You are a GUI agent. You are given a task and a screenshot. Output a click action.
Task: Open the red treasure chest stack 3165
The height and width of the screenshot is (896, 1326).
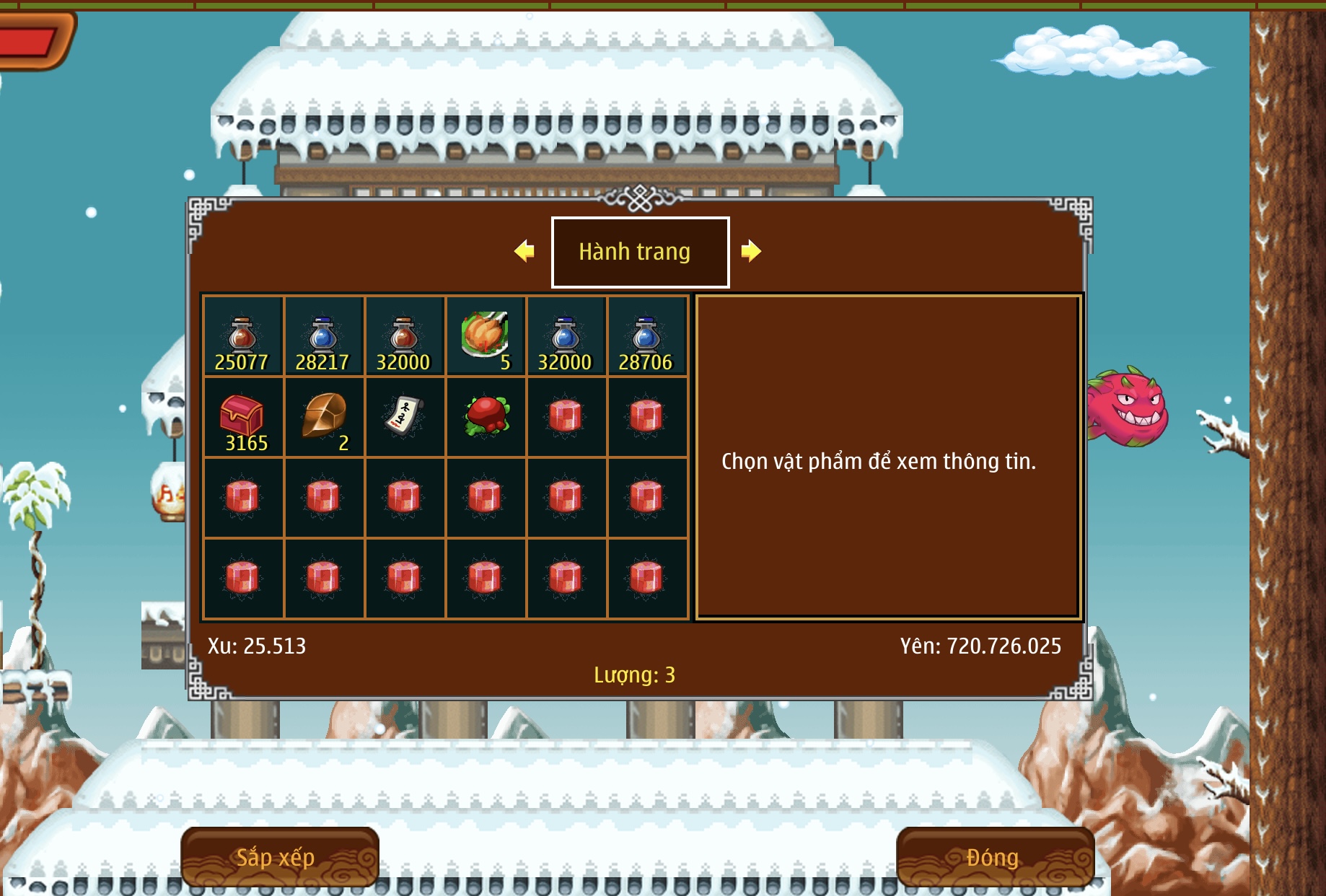click(x=243, y=417)
